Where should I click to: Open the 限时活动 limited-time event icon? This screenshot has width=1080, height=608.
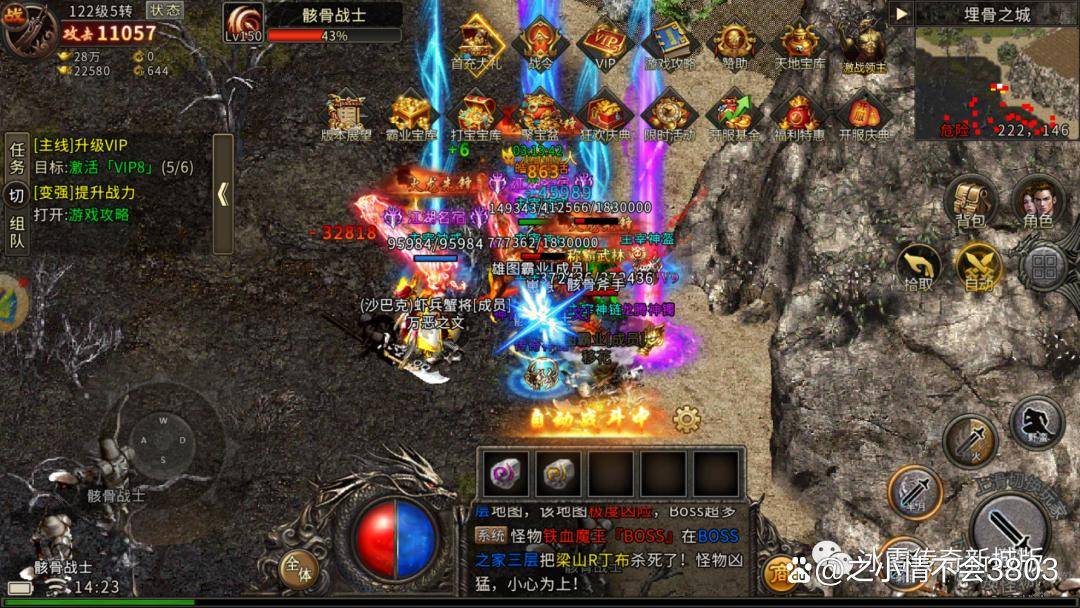point(668,114)
